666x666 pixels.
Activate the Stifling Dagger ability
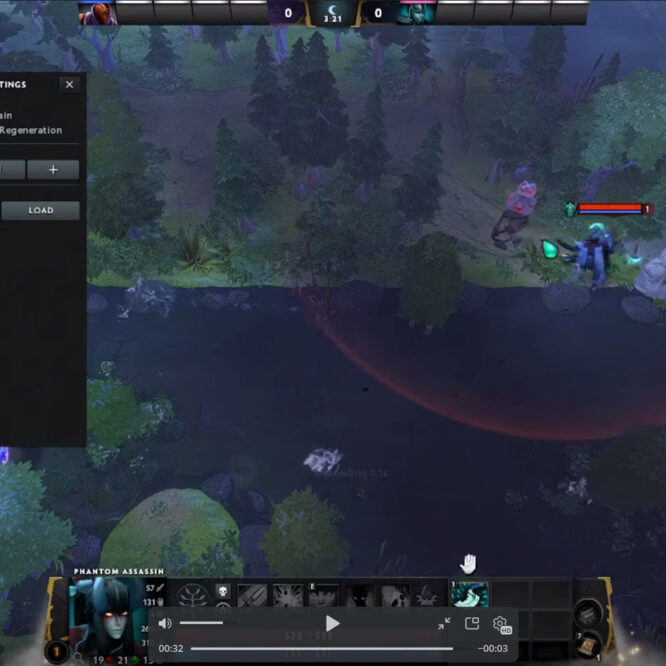(252, 596)
